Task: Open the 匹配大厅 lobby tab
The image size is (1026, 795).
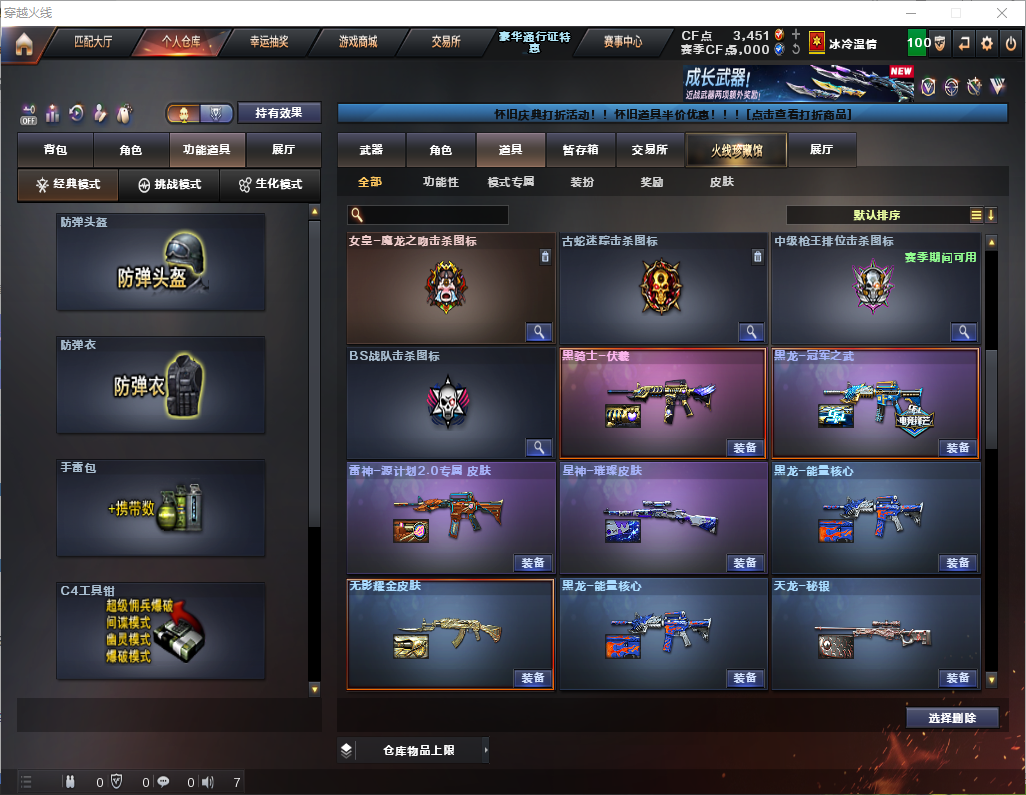Action: (x=93, y=42)
